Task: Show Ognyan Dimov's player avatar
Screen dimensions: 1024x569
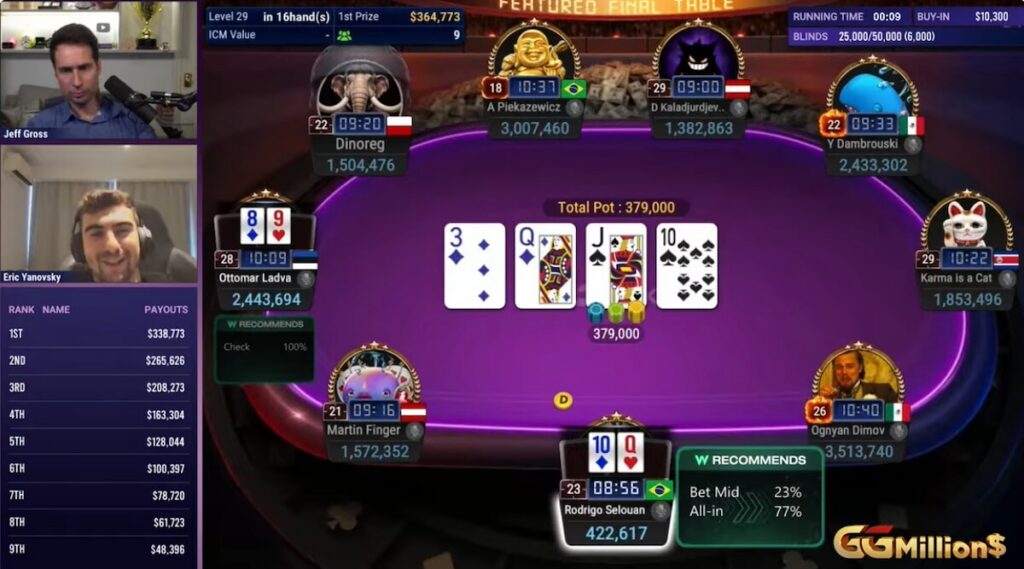Action: click(x=858, y=376)
